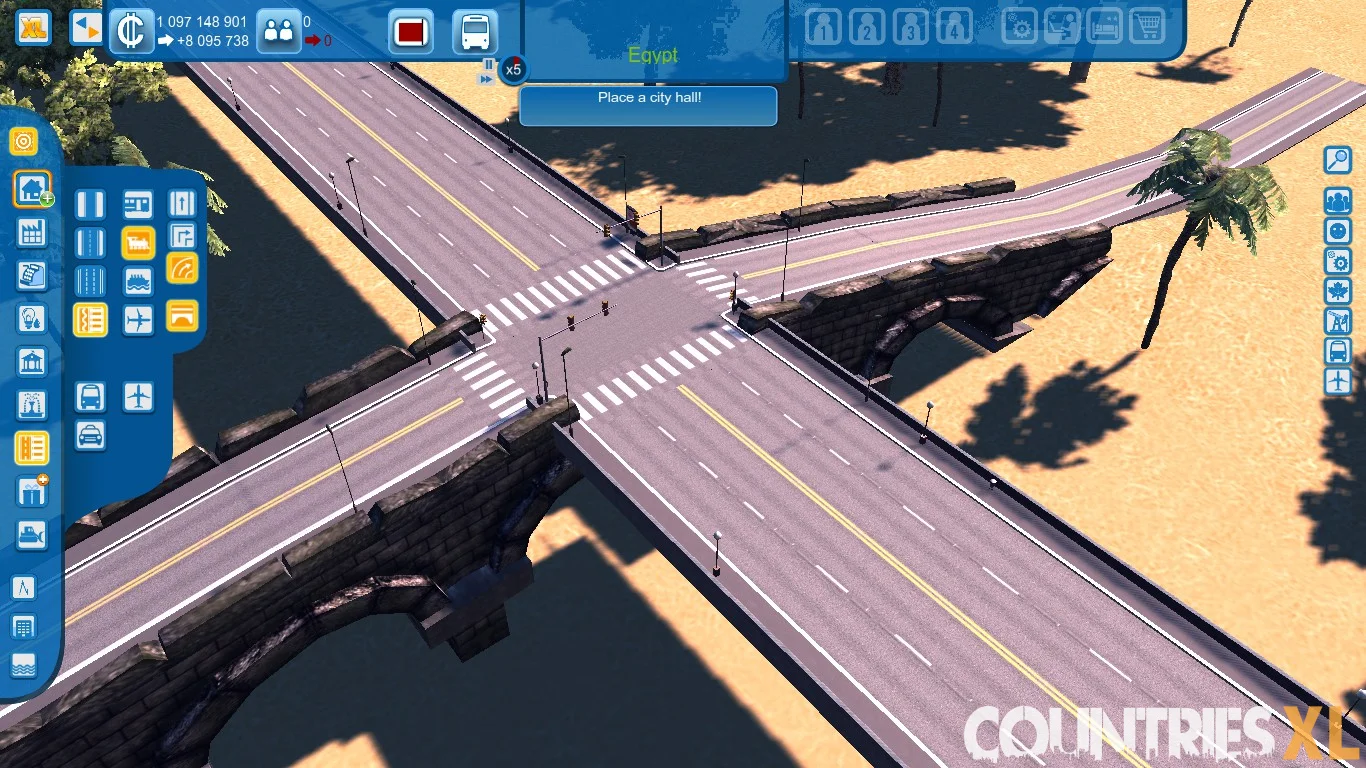
Task: Select the class 1 citizen filter
Action: pyautogui.click(x=823, y=27)
